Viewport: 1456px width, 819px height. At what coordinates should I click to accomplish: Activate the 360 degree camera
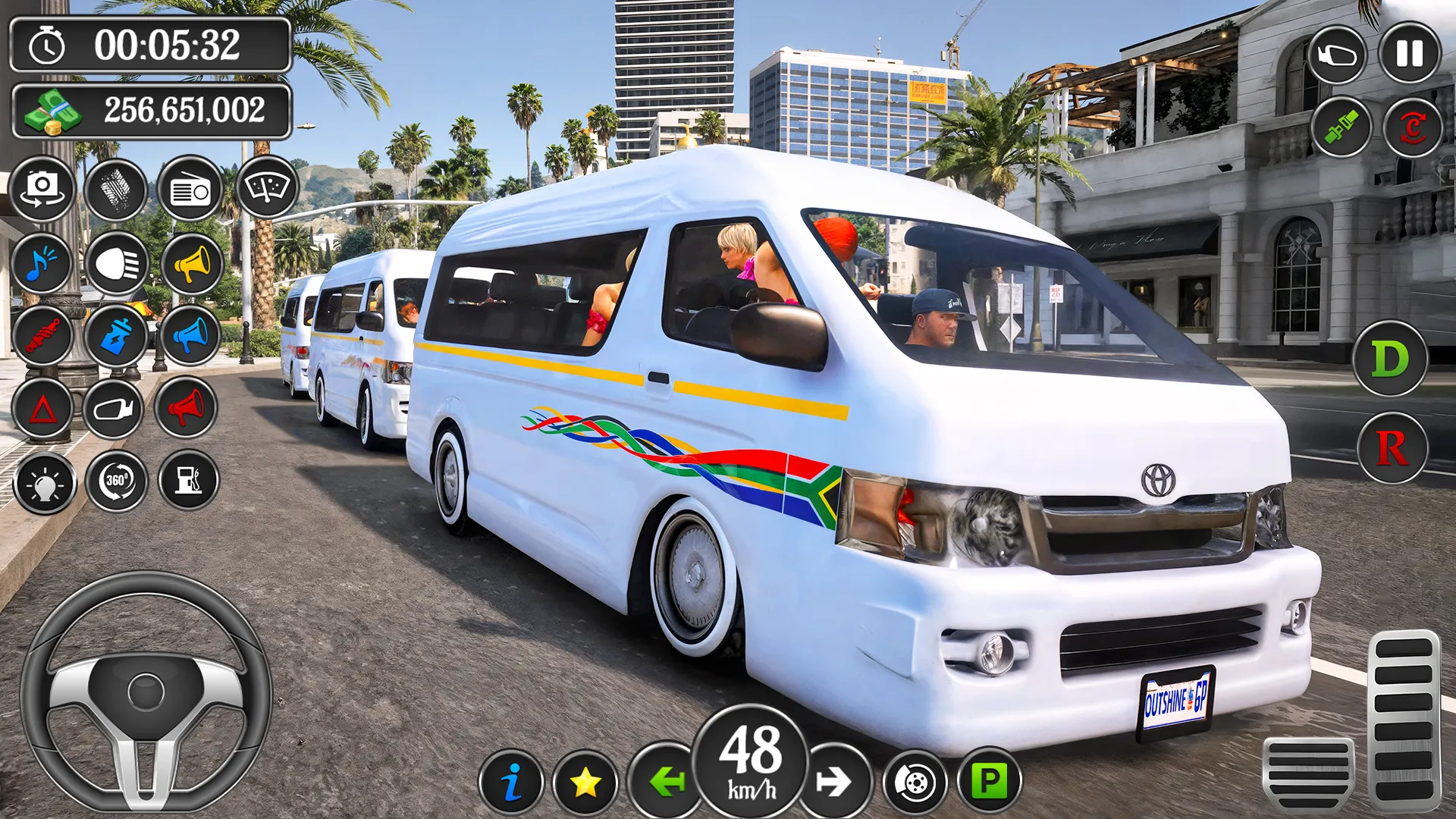tap(118, 480)
